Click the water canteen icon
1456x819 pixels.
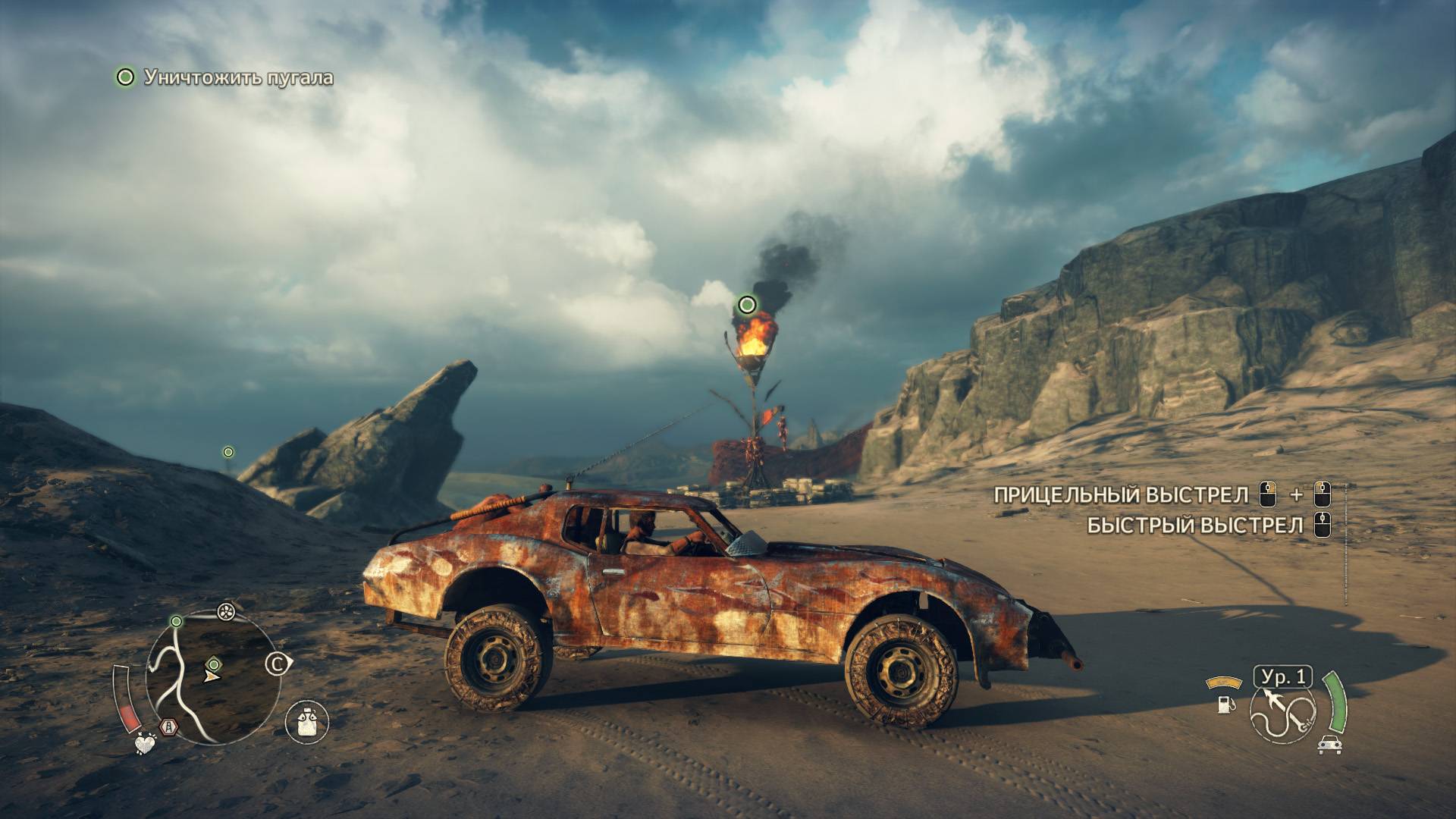coord(307,720)
